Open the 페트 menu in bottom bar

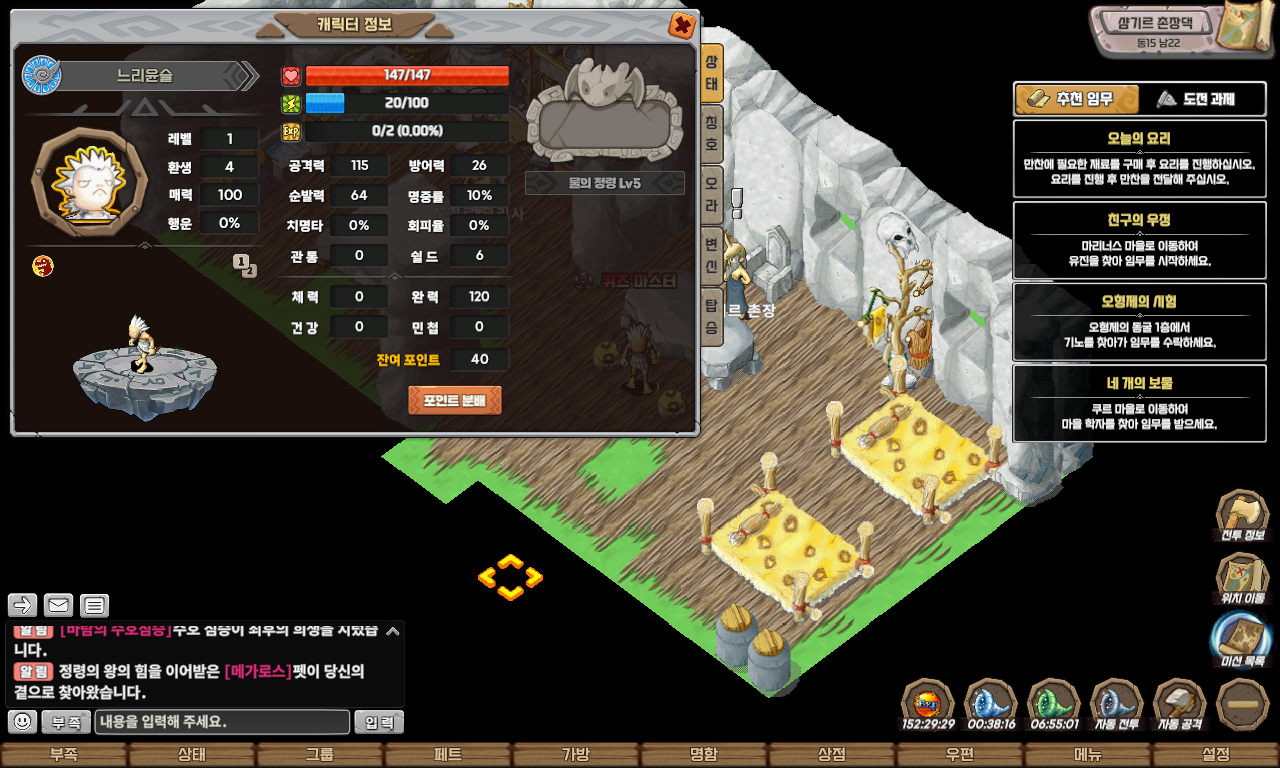pos(447,755)
